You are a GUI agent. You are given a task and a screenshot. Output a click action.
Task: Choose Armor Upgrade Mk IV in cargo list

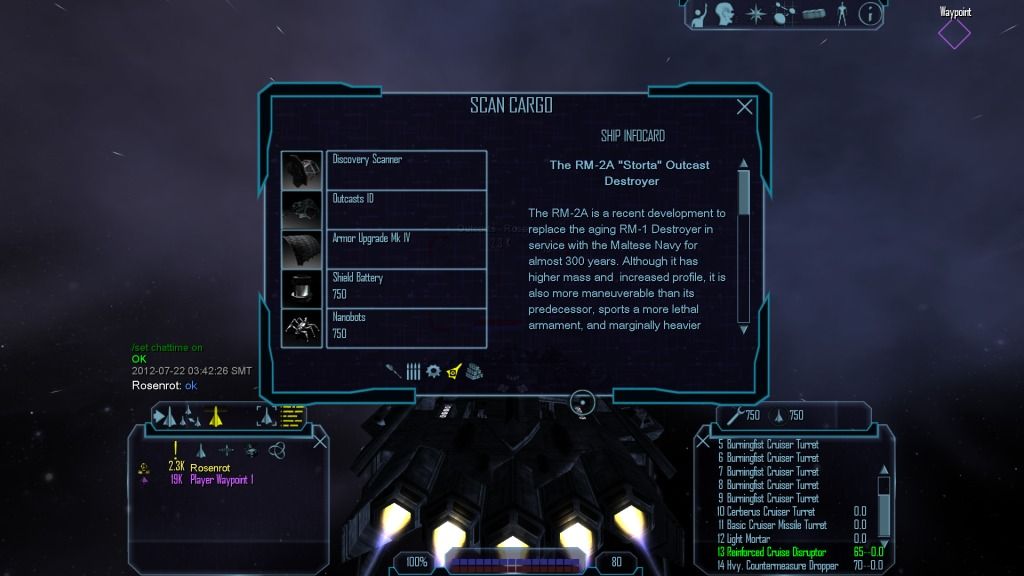(x=406, y=248)
